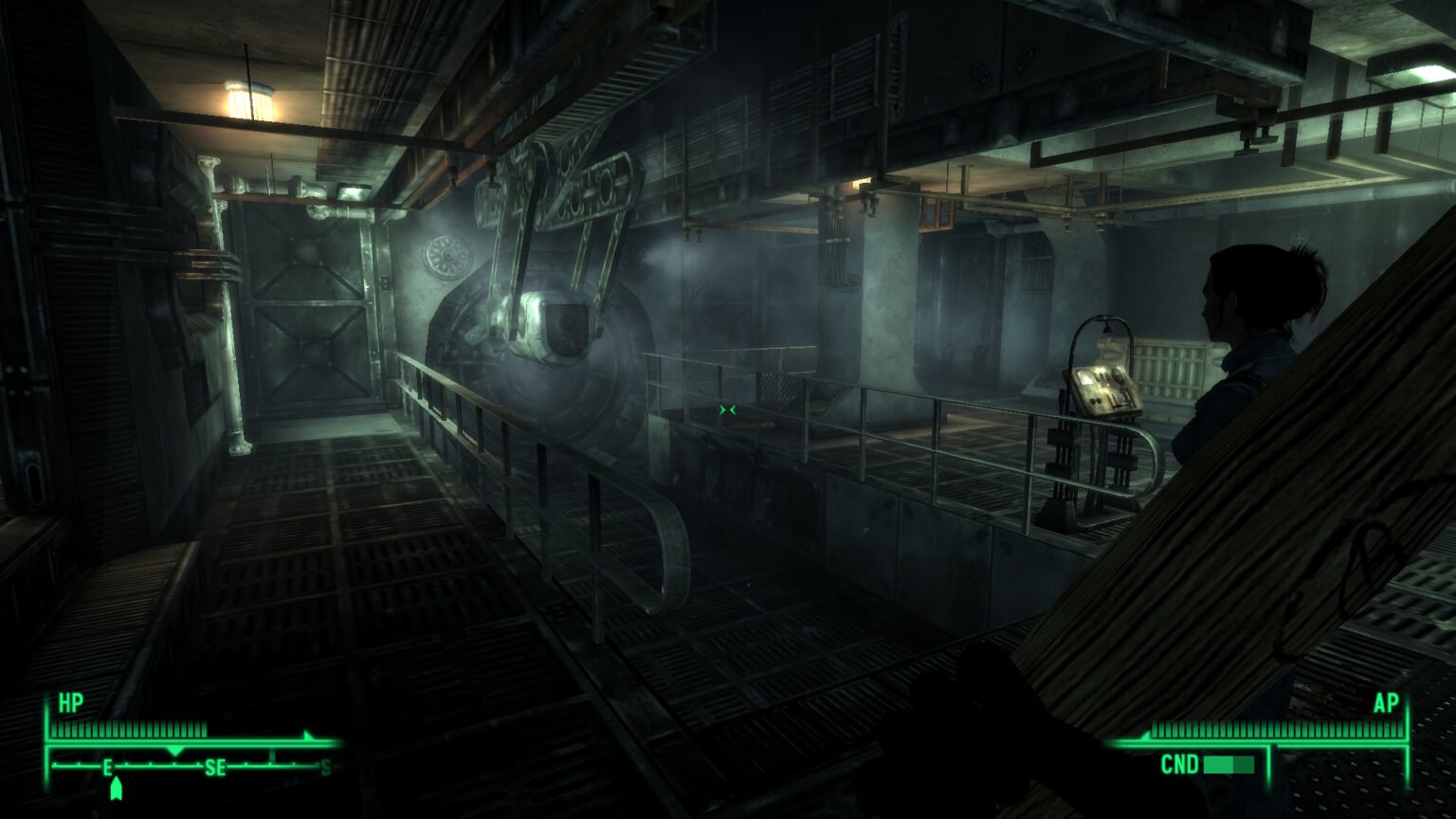Click the SE direction marker on the compass
1456x819 pixels.
[215, 766]
